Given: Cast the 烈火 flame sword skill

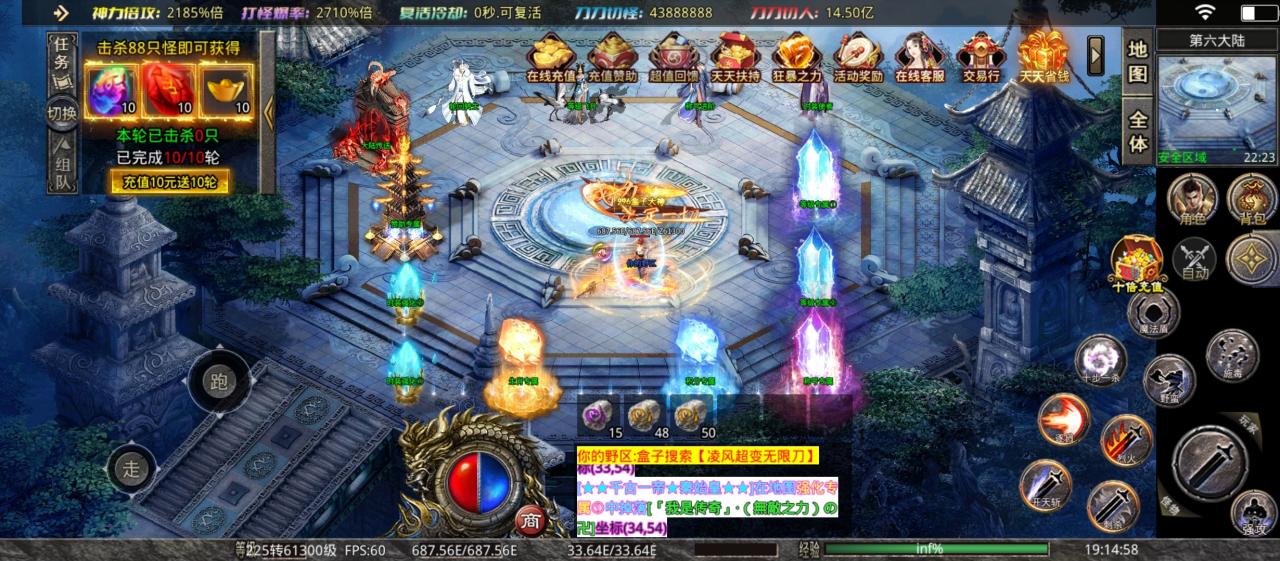Looking at the screenshot, I should [x=1124, y=440].
